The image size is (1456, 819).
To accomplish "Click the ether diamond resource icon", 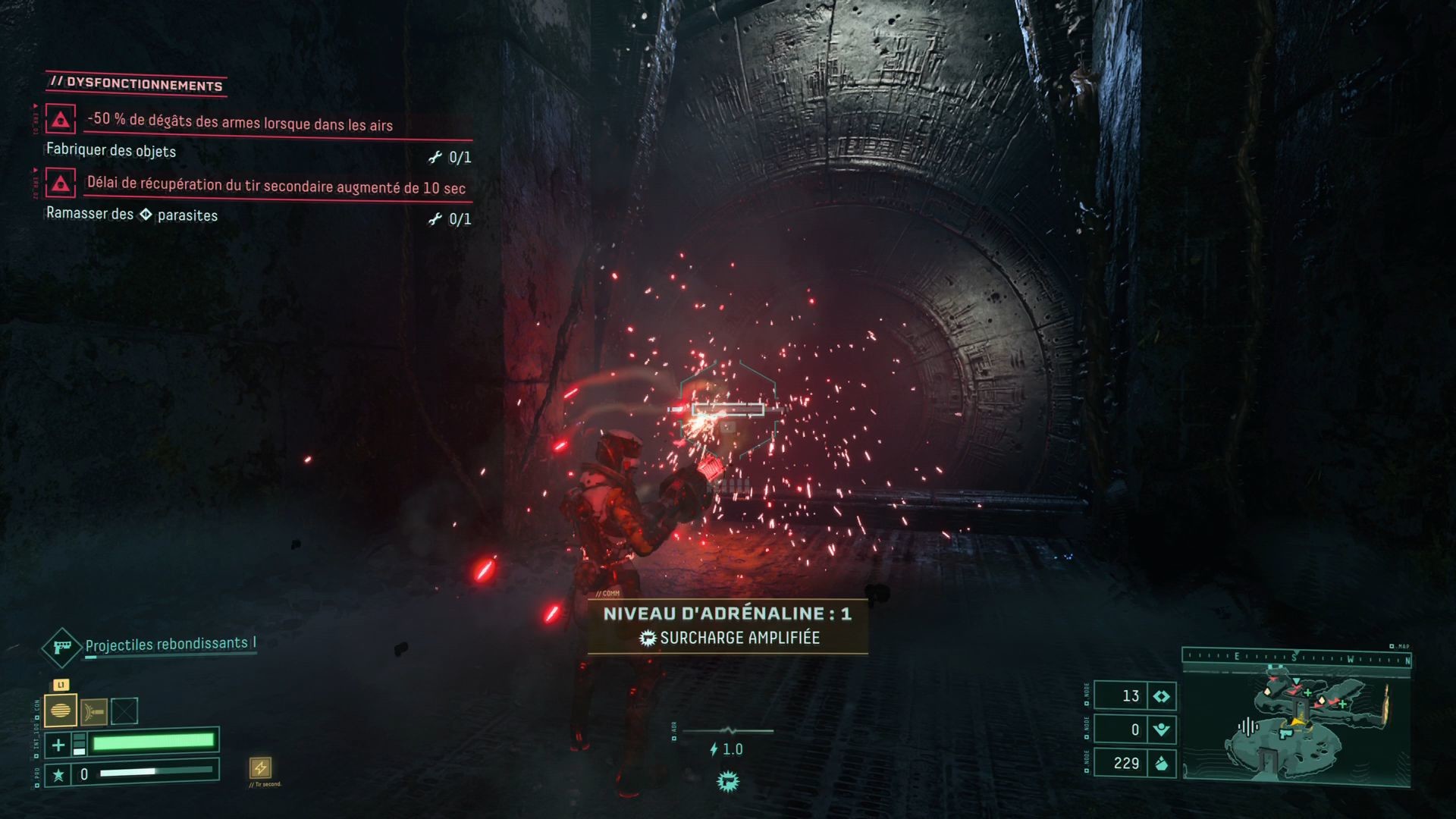I will [1161, 696].
